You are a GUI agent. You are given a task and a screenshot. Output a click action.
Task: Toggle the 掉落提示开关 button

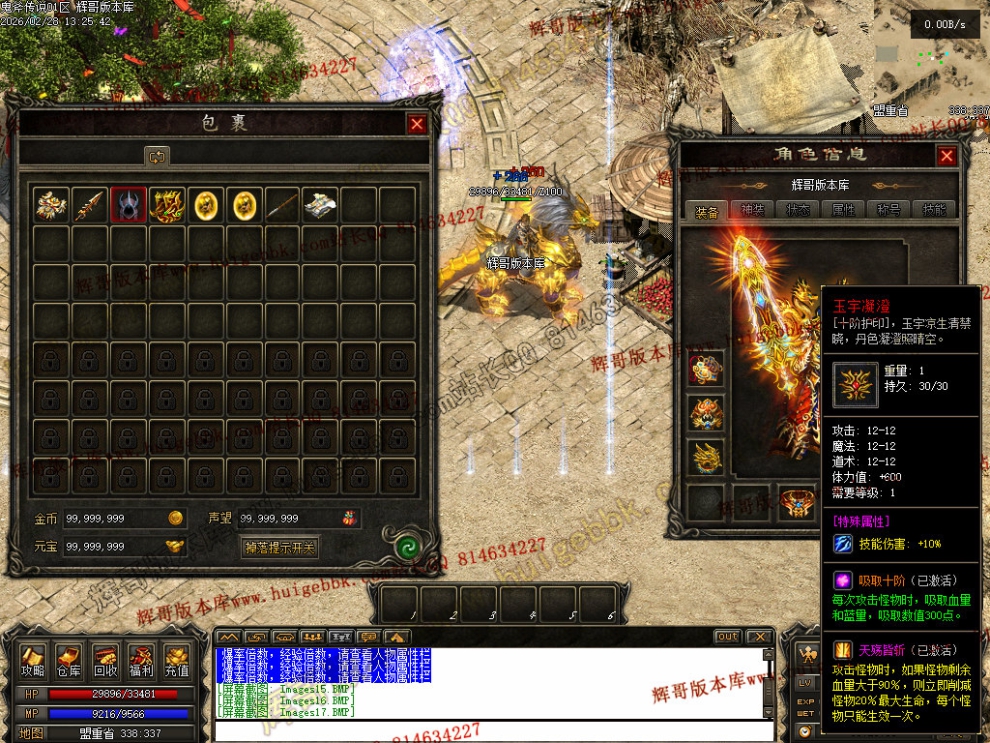pyautogui.click(x=280, y=547)
